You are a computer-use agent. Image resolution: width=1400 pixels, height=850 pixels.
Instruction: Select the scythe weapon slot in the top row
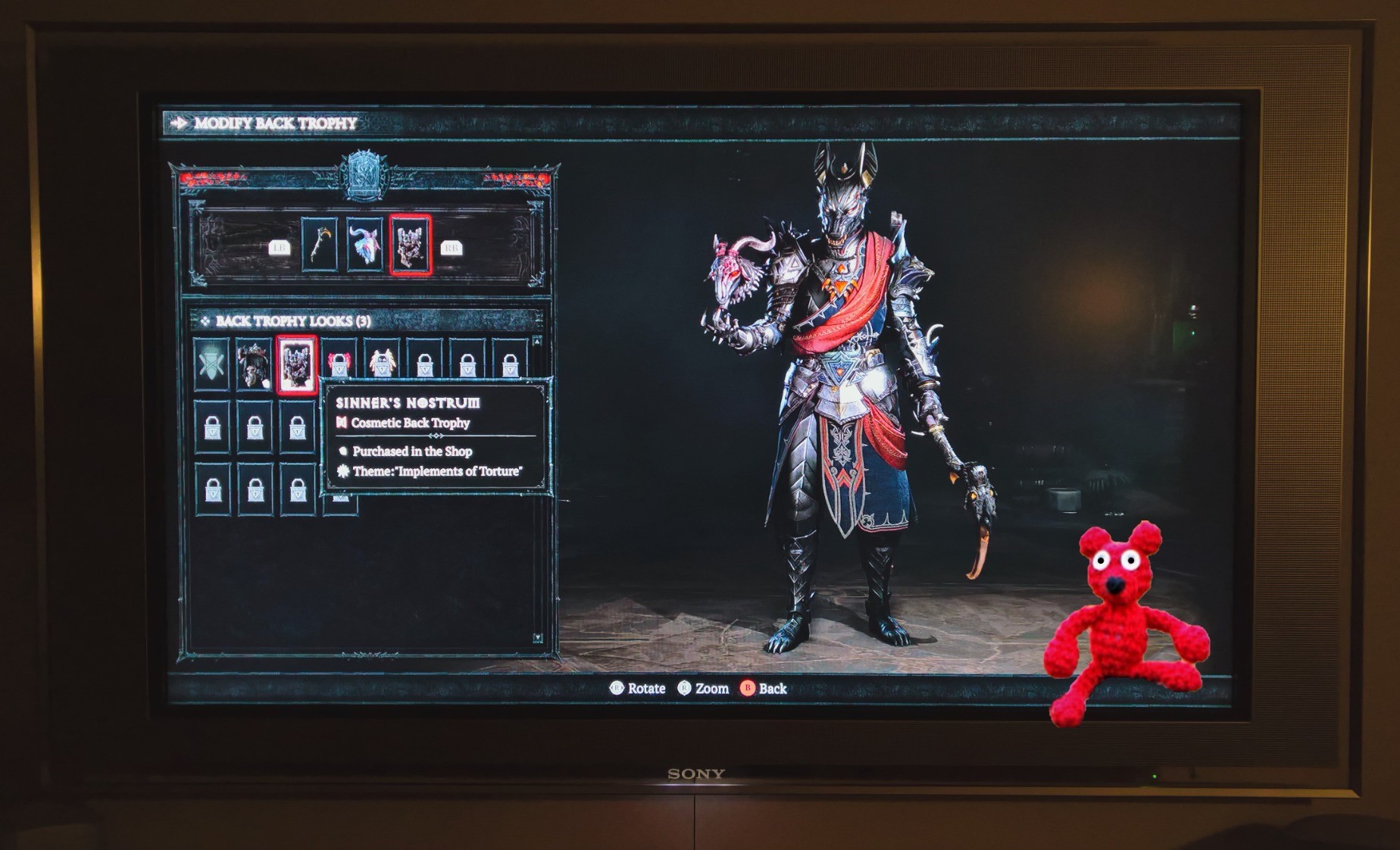(320, 244)
